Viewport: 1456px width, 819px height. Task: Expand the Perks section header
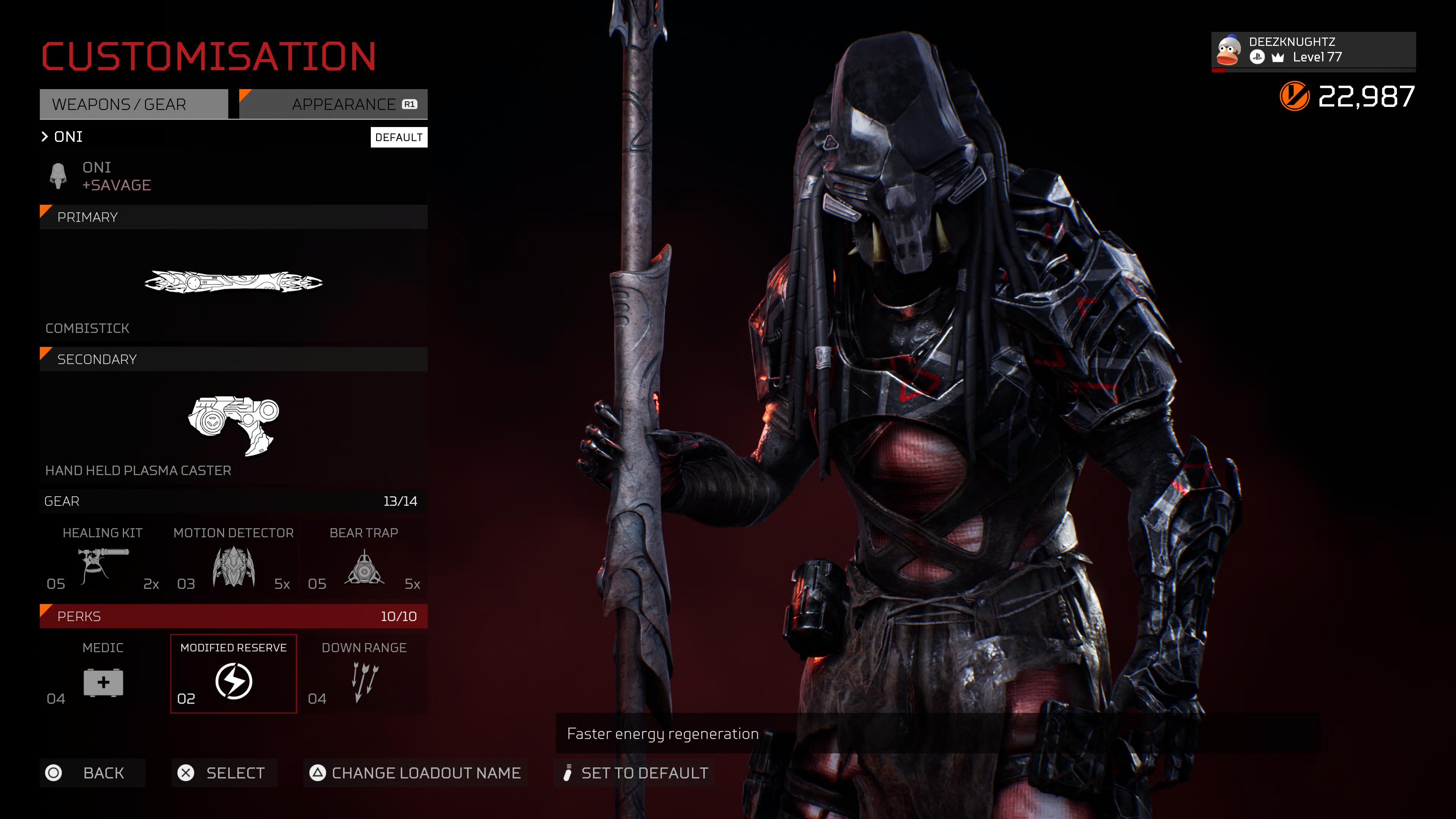(x=233, y=616)
